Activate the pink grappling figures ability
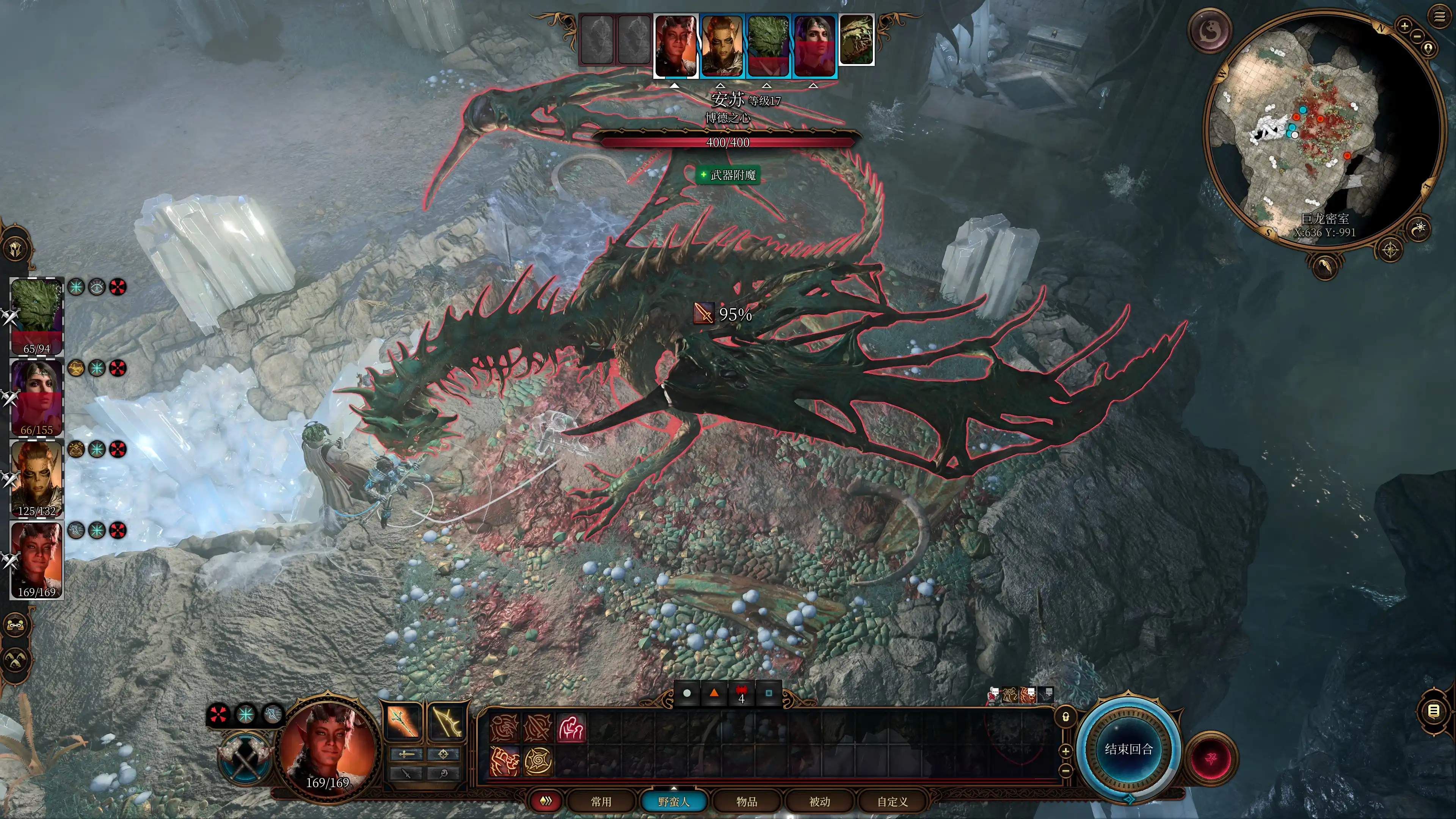 [x=571, y=728]
